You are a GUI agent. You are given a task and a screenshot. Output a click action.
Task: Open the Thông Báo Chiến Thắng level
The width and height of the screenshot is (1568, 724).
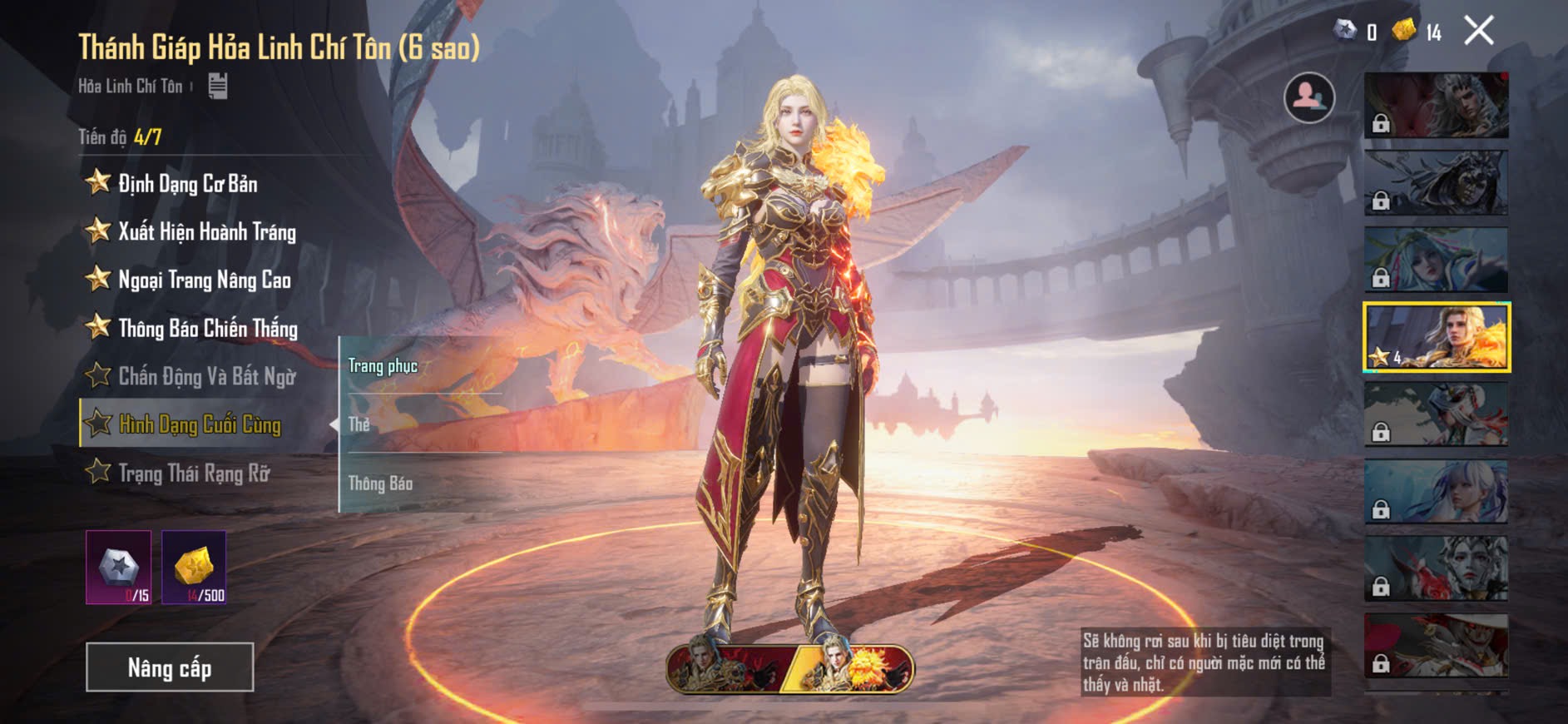coord(207,328)
